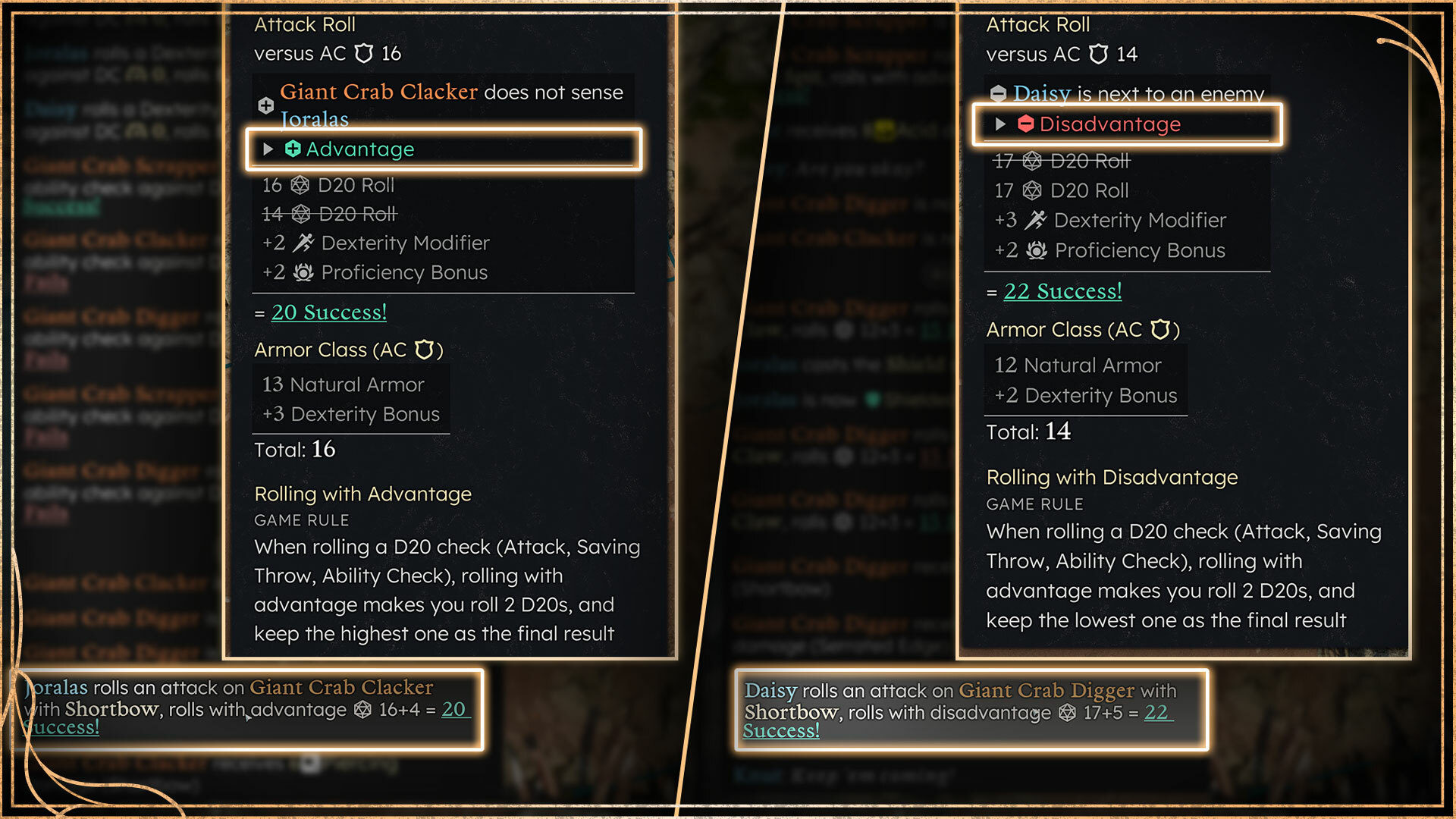The image size is (1456, 819).
Task: Click the shield icon beside "versus AC 16"
Action: click(363, 53)
